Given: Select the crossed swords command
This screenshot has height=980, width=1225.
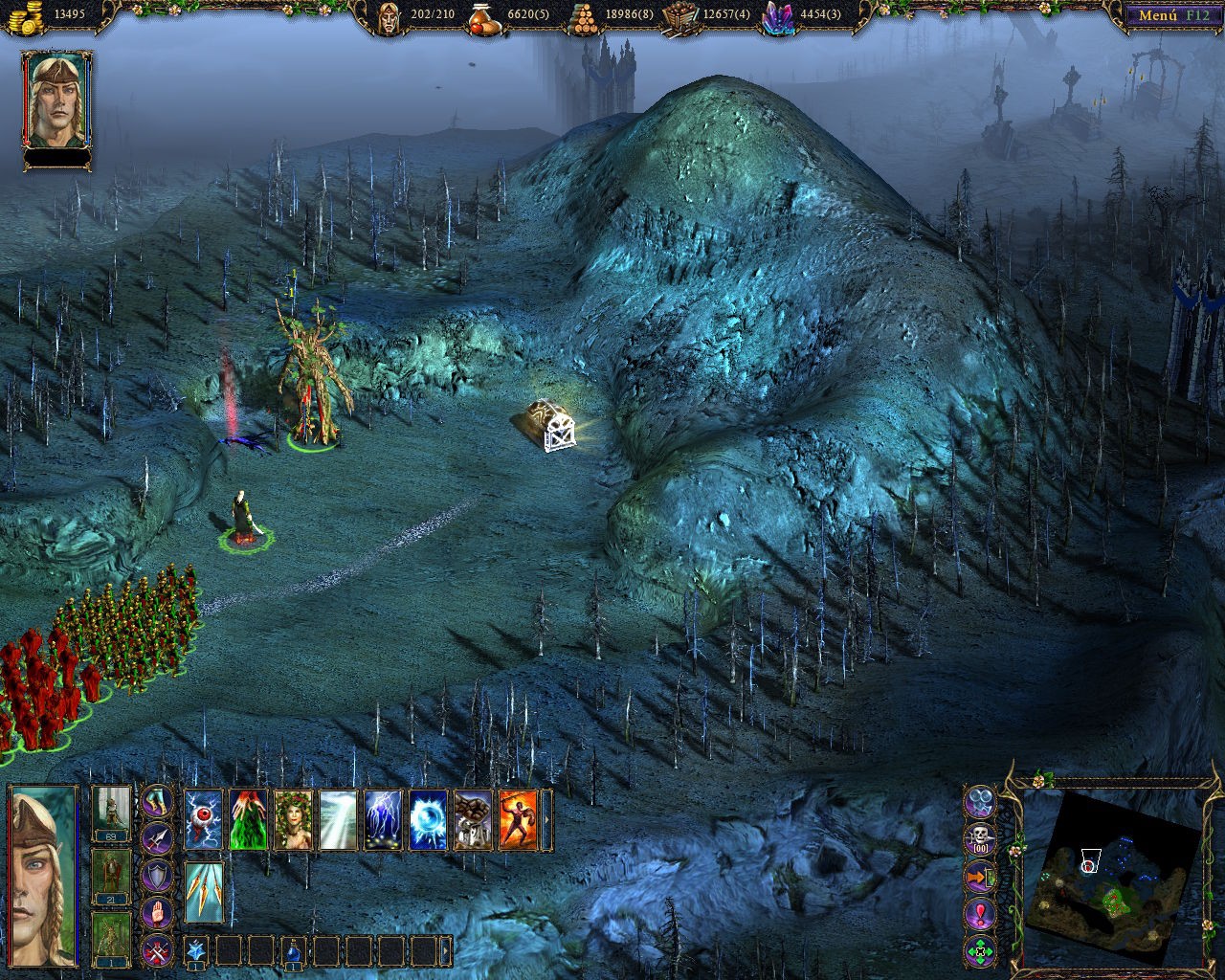Looking at the screenshot, I should tap(158, 950).
